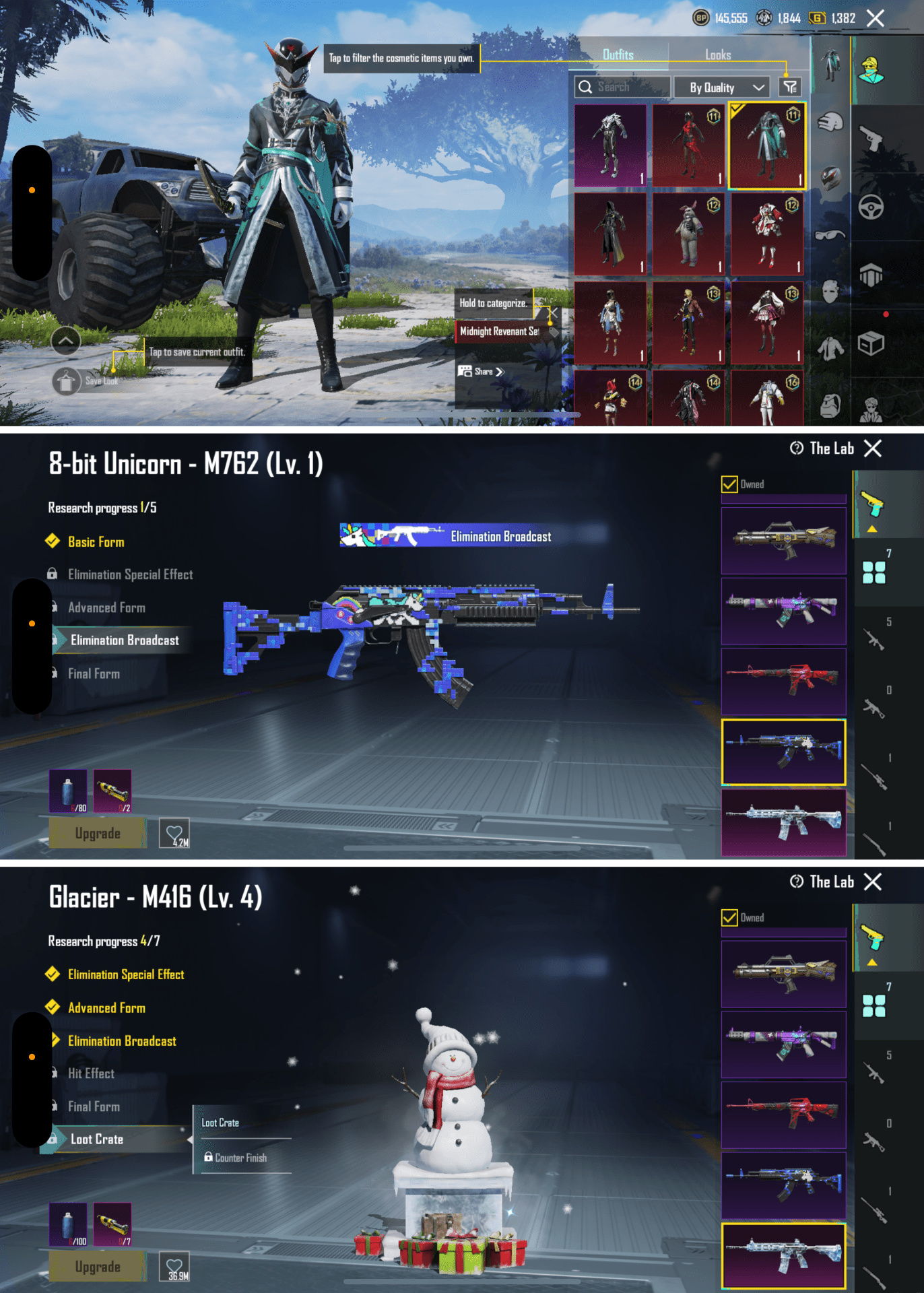Tap The Lab help question mark icon

point(796,449)
